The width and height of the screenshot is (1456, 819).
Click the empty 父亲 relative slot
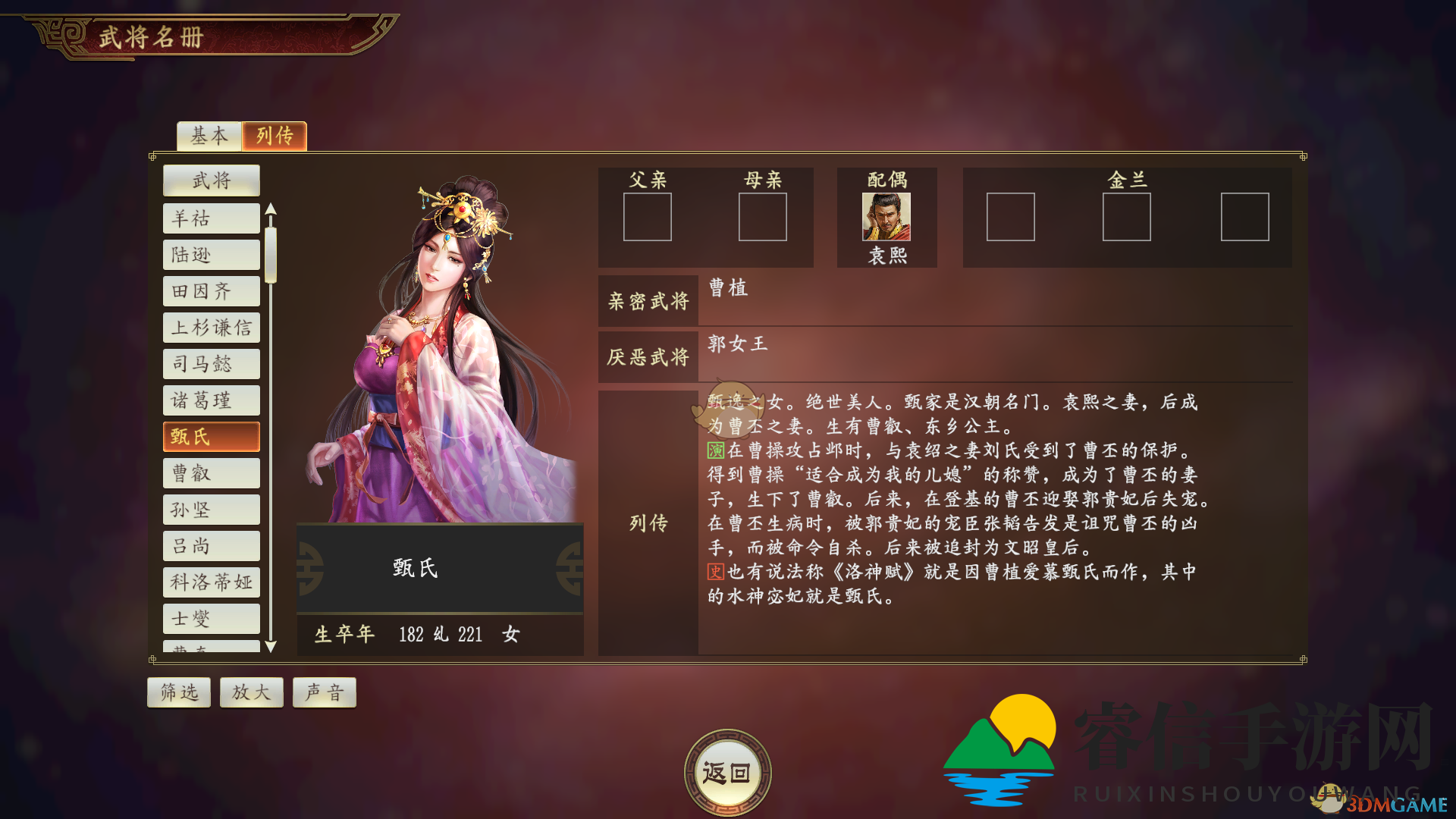[647, 217]
